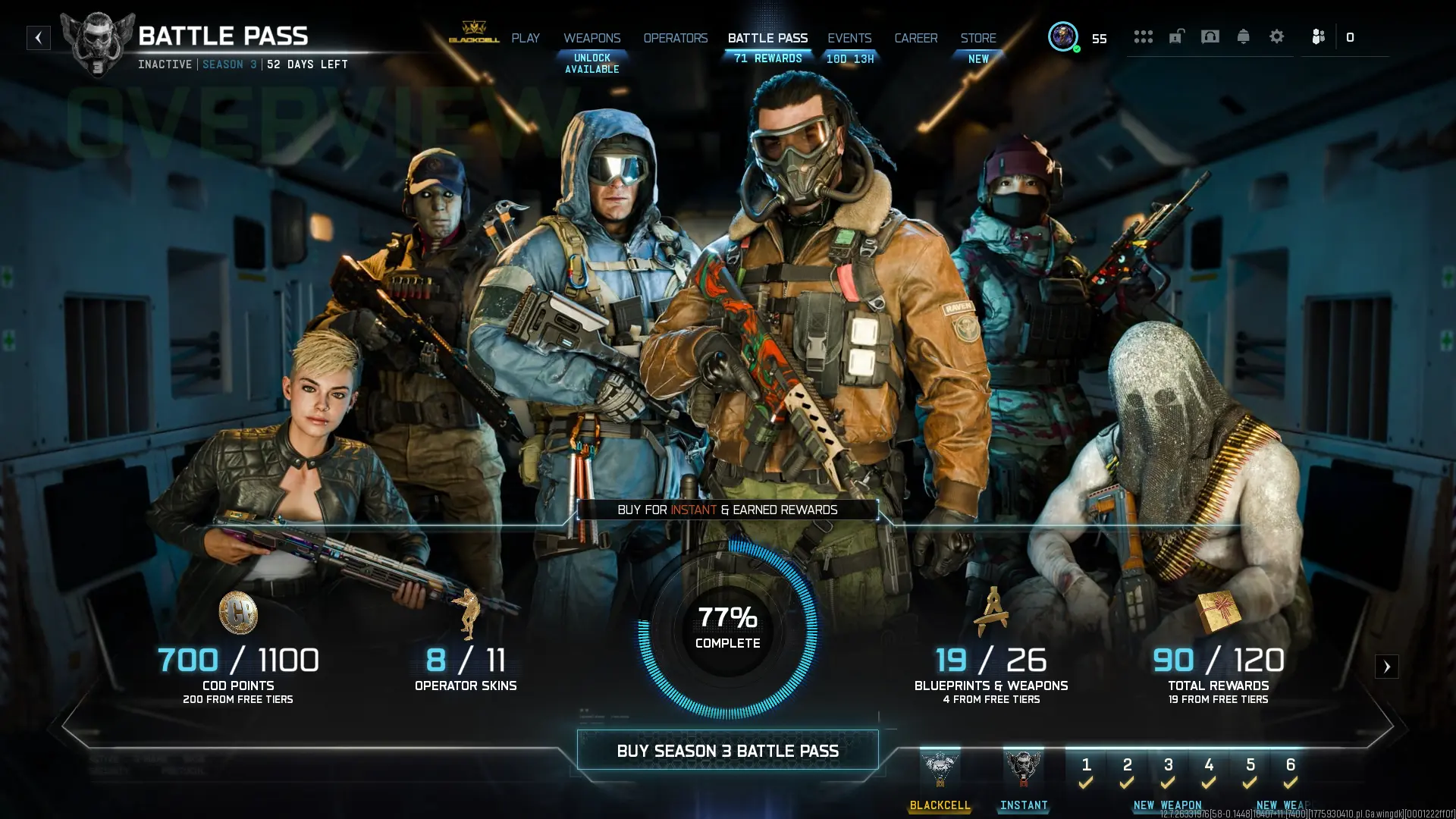
Task: Open the Events tab
Action: [849, 38]
